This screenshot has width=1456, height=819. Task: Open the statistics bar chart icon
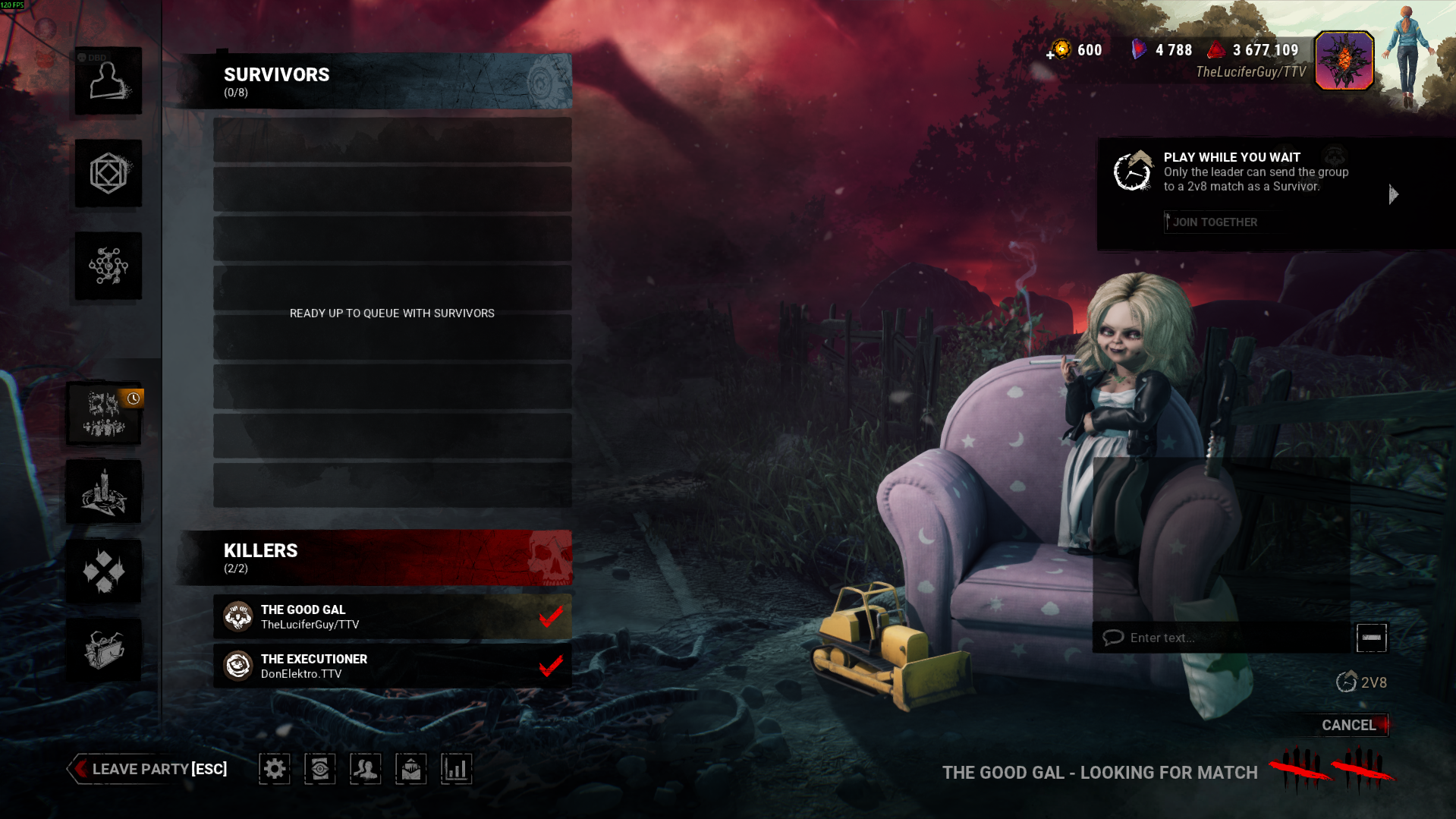coord(456,769)
